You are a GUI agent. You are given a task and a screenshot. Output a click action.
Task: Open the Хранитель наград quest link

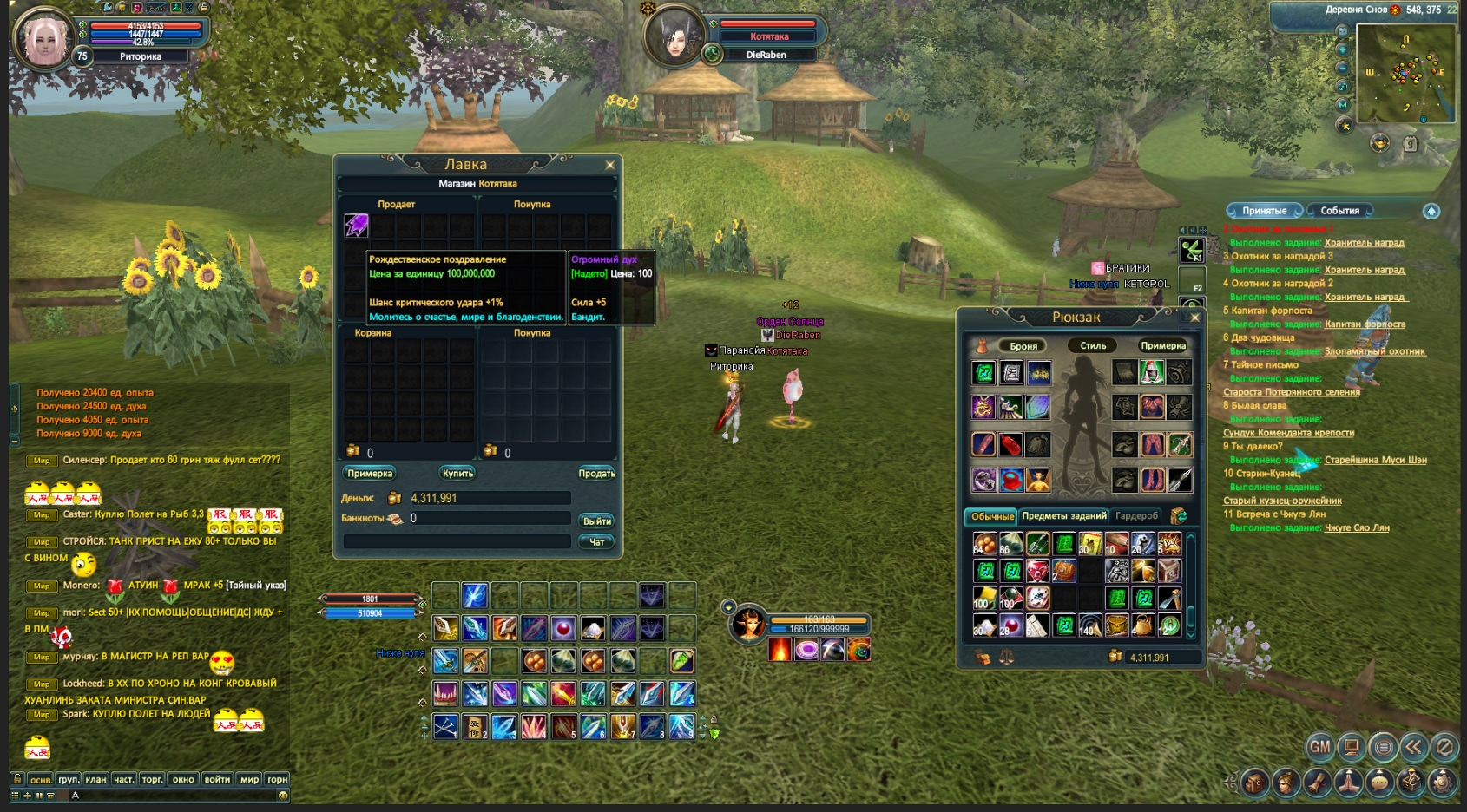click(1364, 243)
